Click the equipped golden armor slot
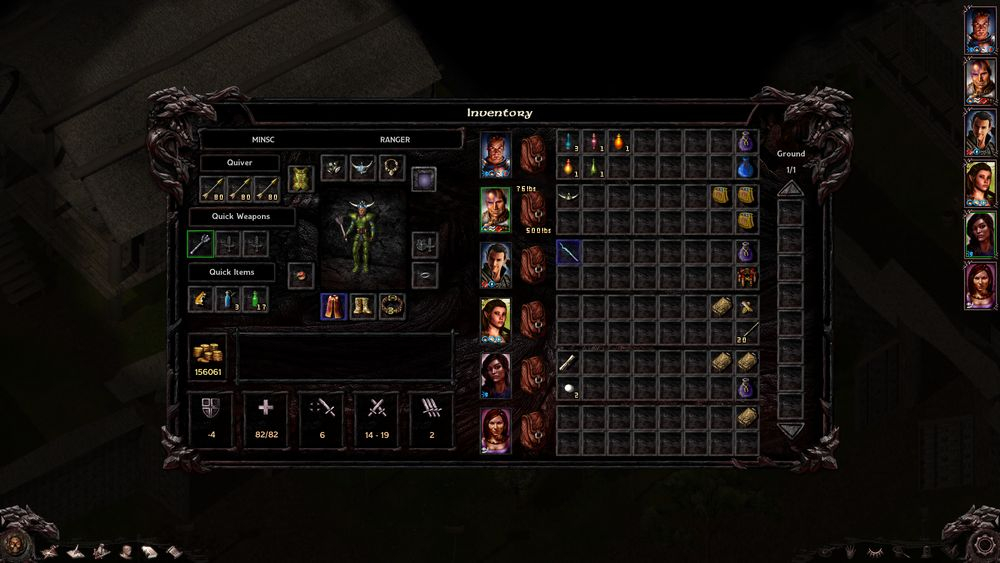Image resolution: width=1000 pixels, height=563 pixels. (301, 179)
